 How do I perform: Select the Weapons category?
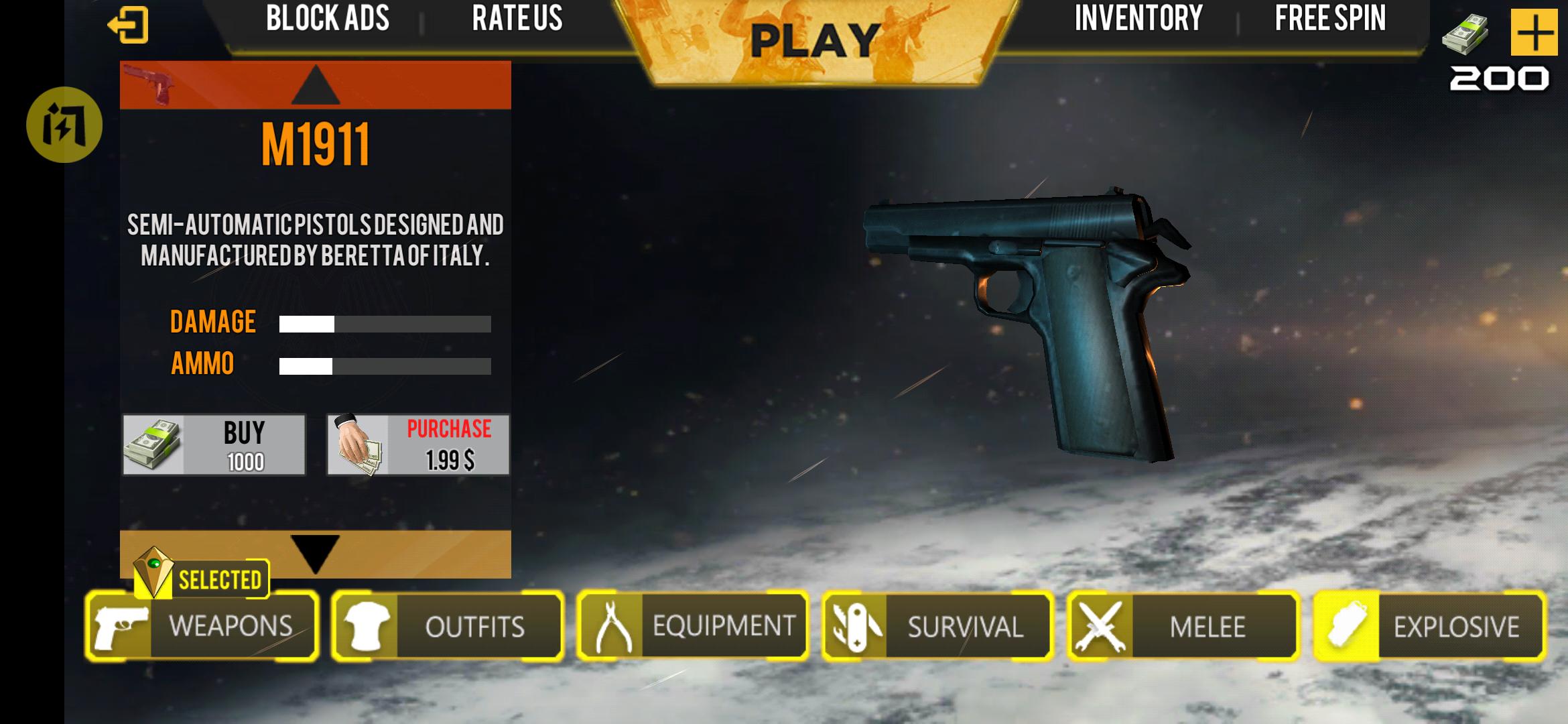pos(202,626)
